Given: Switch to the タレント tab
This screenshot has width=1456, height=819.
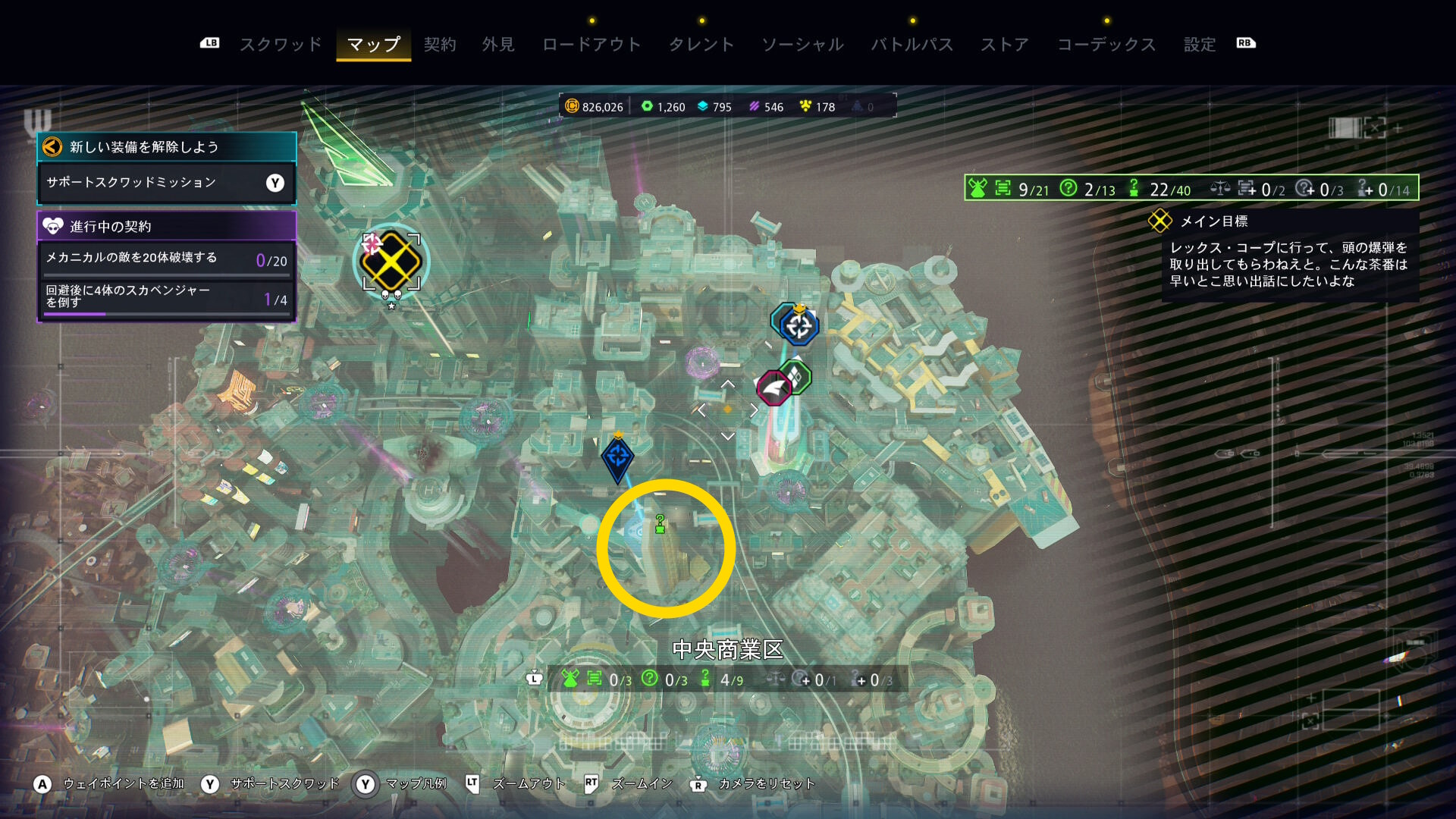Looking at the screenshot, I should tap(701, 45).
